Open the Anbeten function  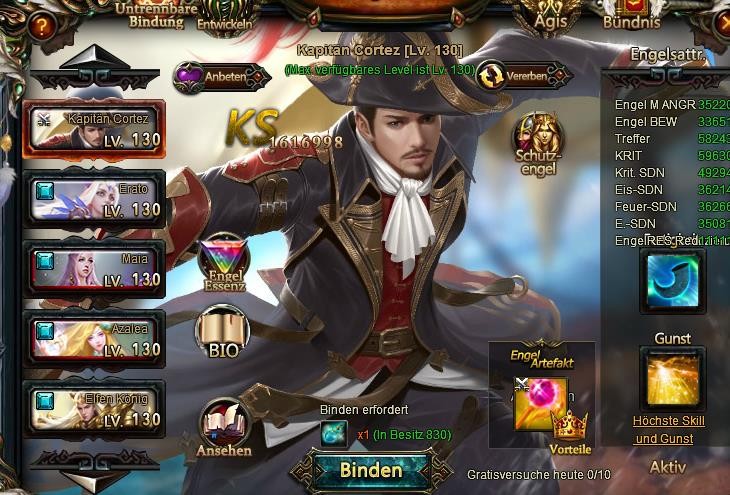[210, 75]
